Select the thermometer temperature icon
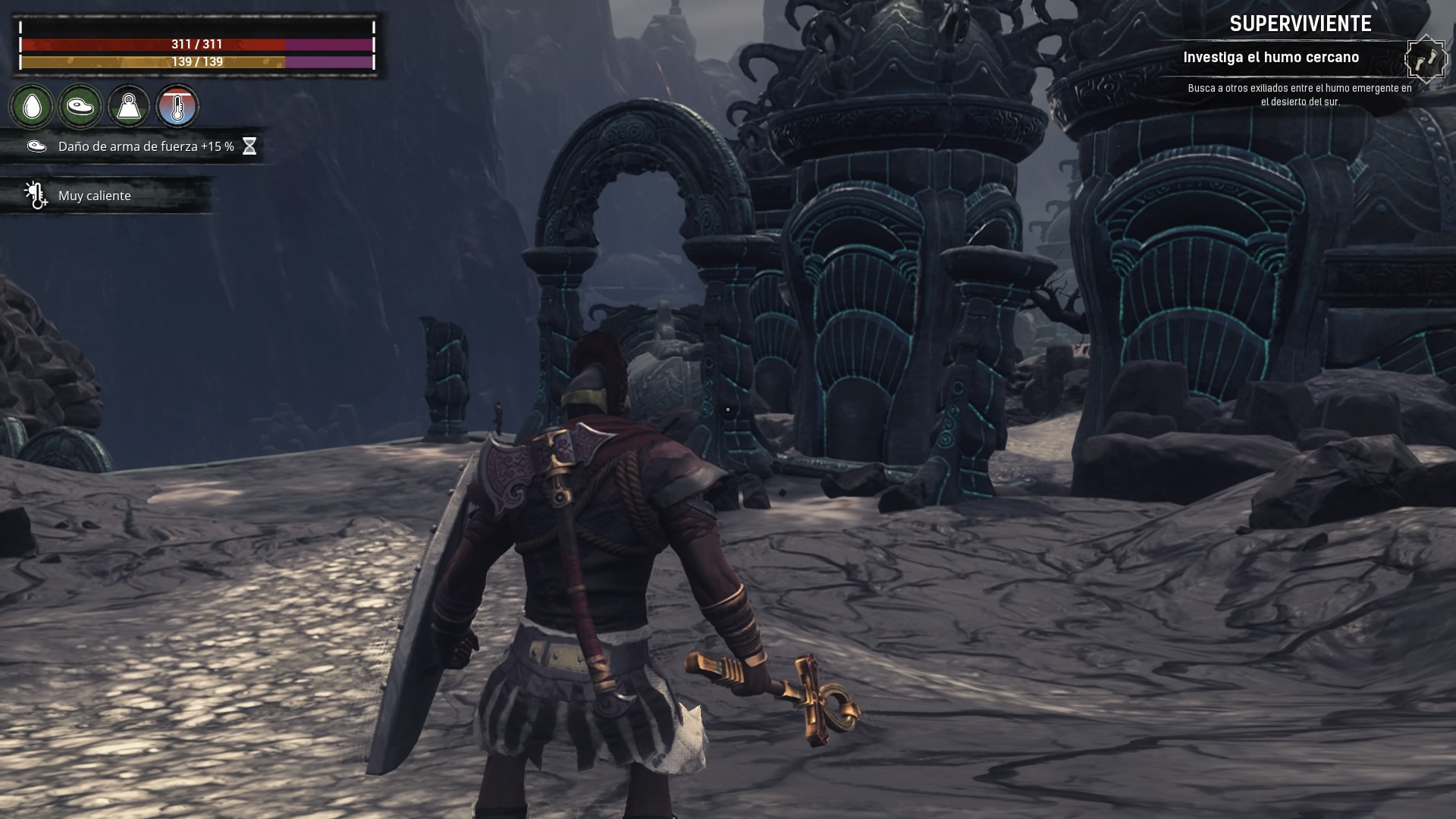The width and height of the screenshot is (1456, 819). point(177,107)
